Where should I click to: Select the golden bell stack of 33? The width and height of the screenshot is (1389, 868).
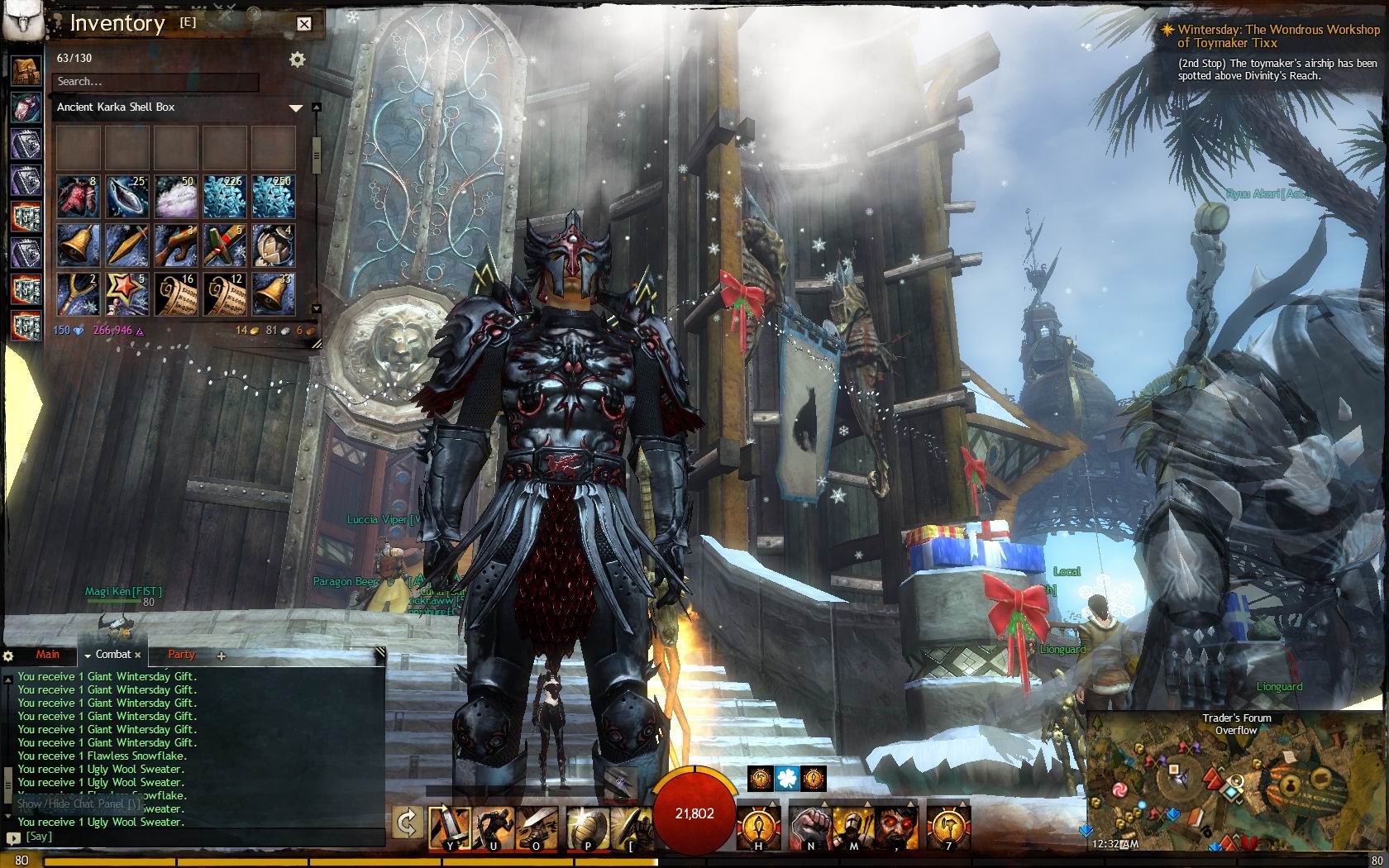[x=274, y=294]
